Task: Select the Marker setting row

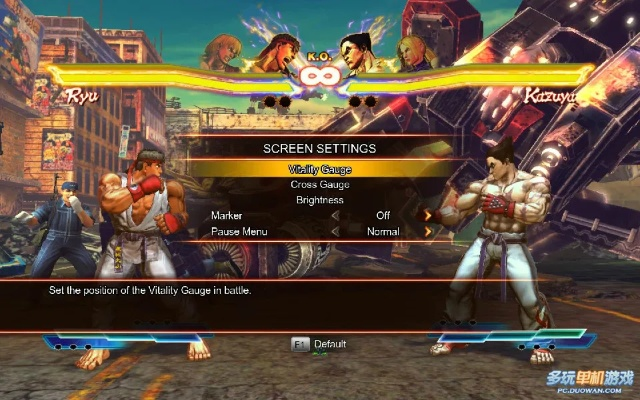Action: pos(226,215)
